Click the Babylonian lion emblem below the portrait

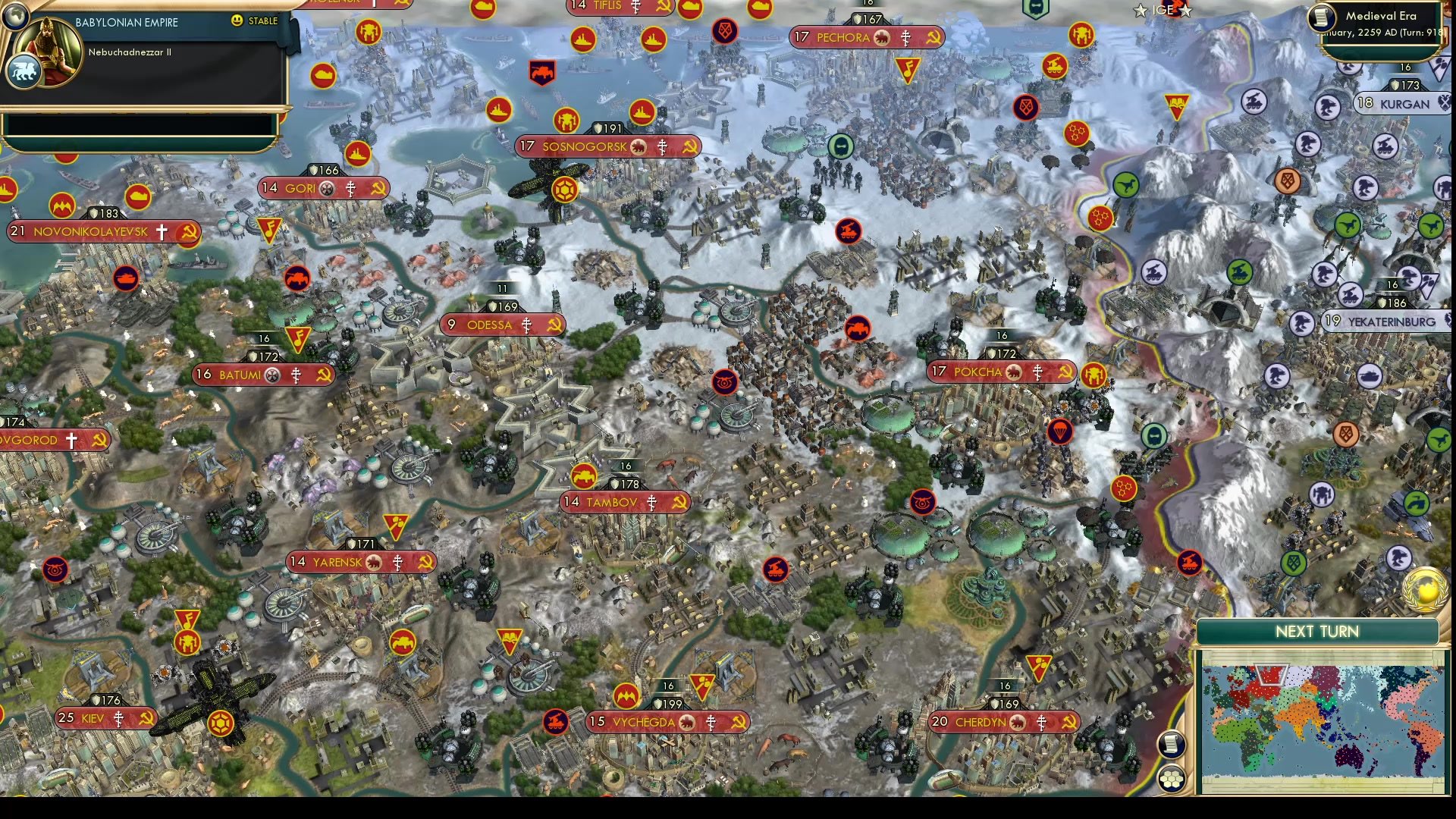point(23,70)
